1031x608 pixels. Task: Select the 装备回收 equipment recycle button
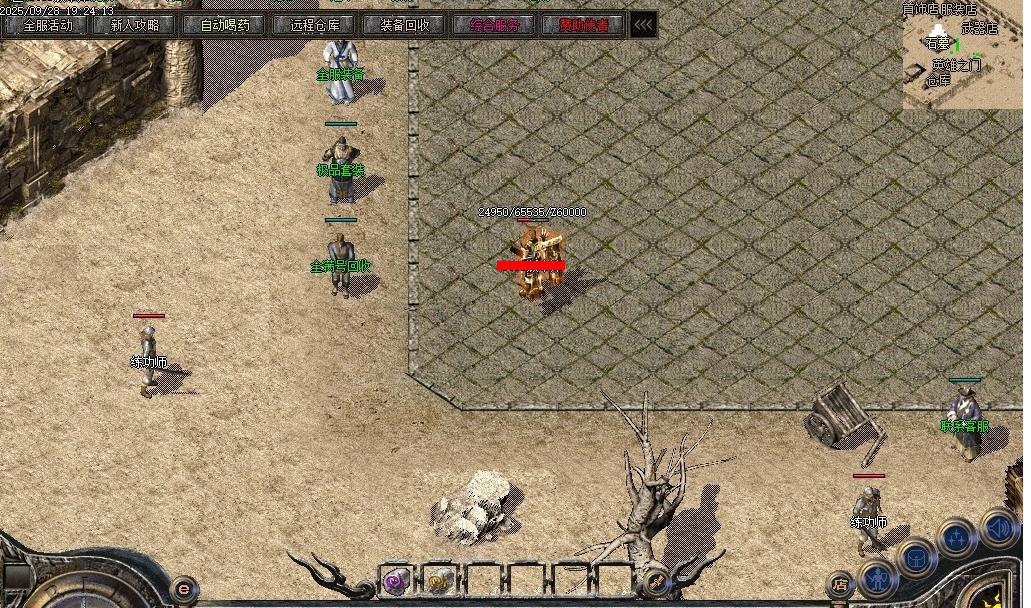pyautogui.click(x=404, y=25)
